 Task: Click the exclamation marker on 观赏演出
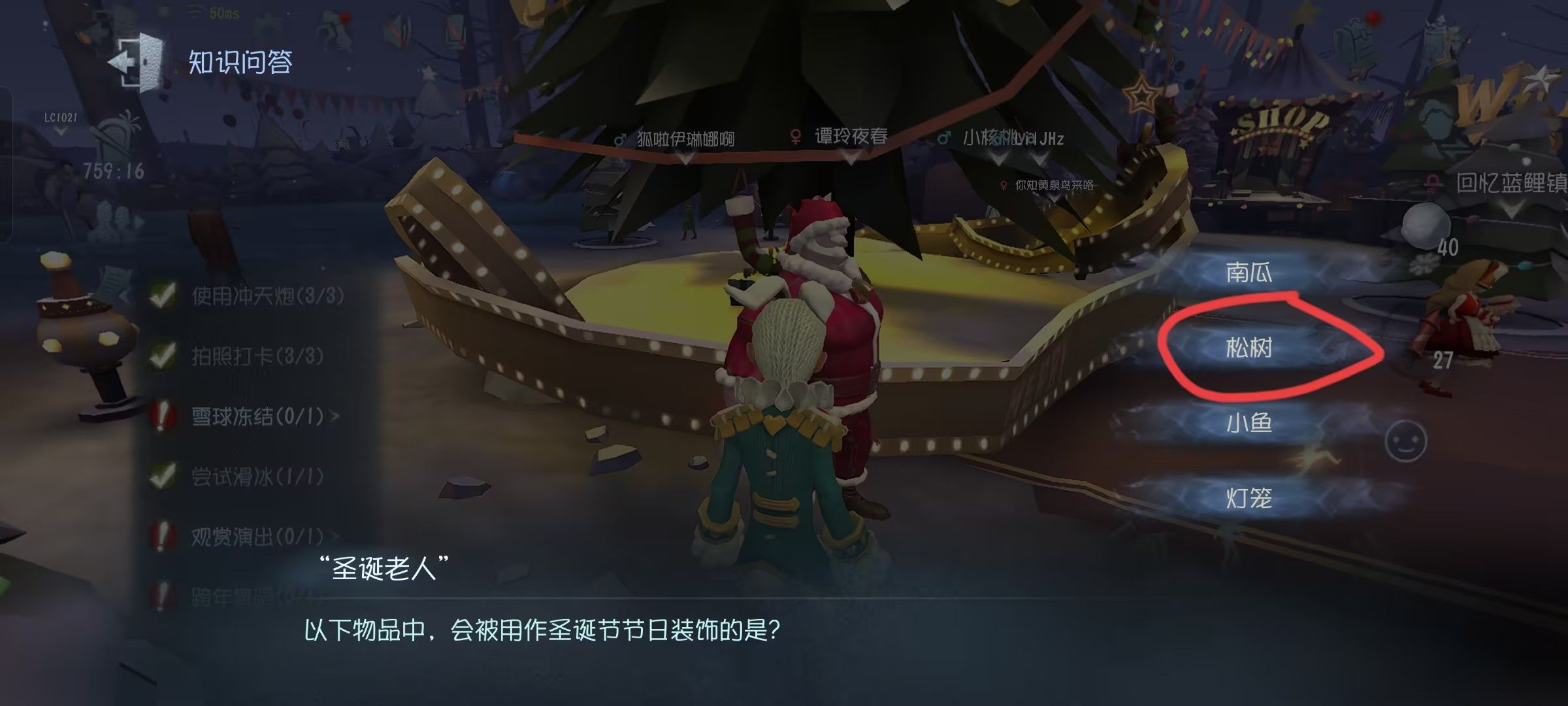pyautogui.click(x=161, y=533)
